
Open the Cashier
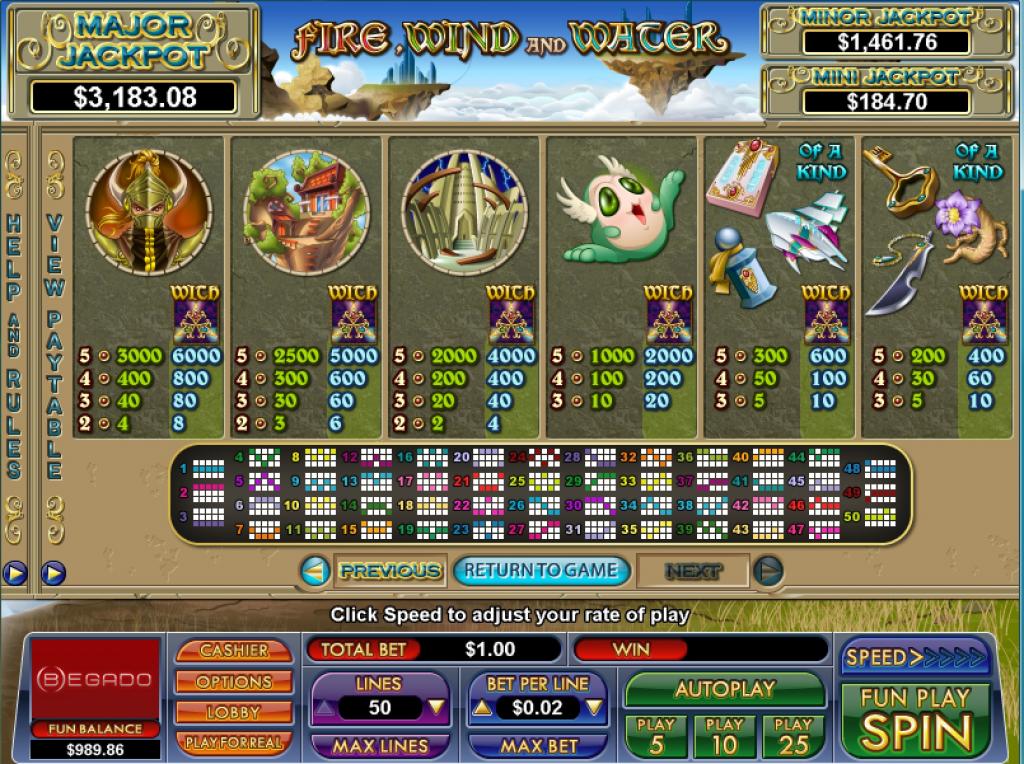click(234, 650)
